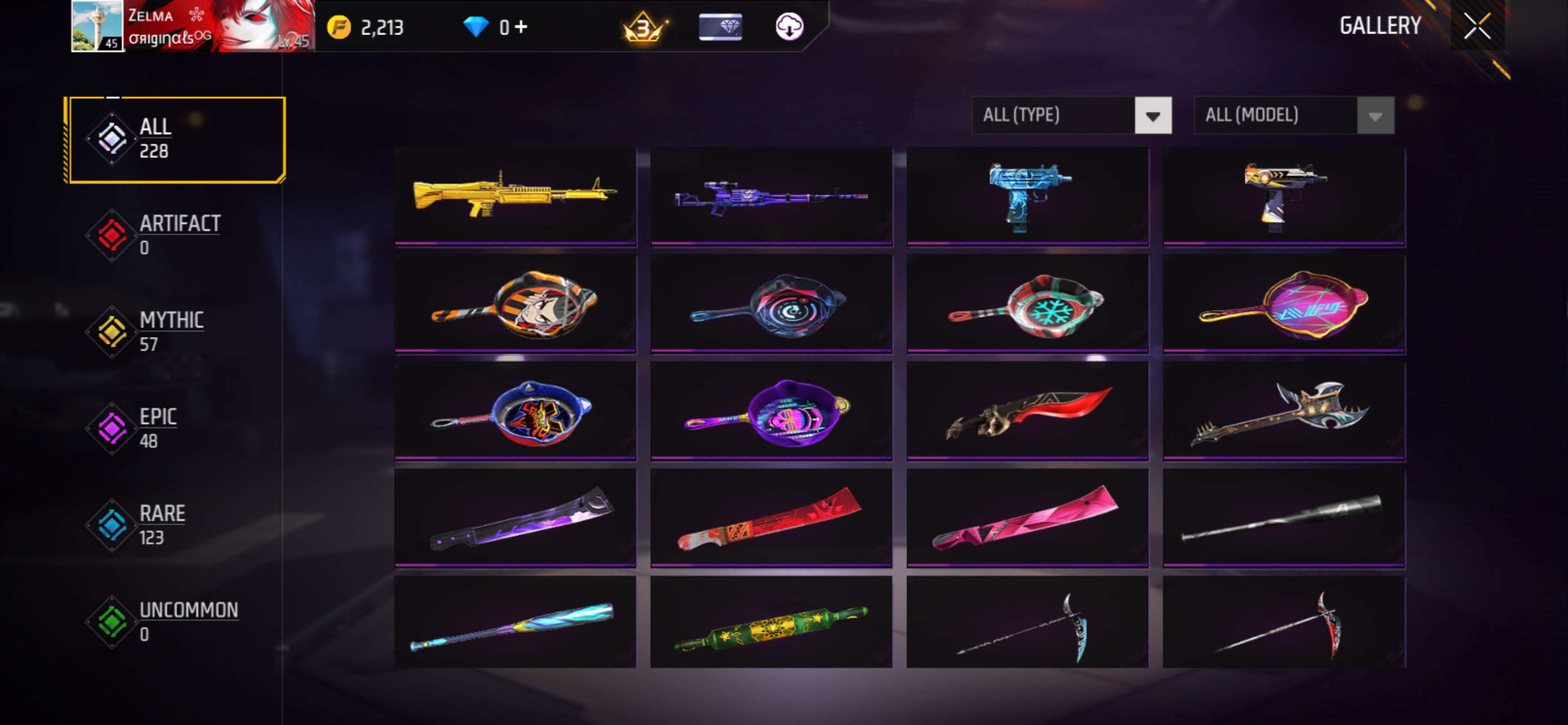Image resolution: width=1568 pixels, height=725 pixels.
Task: Click the red ARTIFACT rarity diamond icon
Action: (111, 234)
